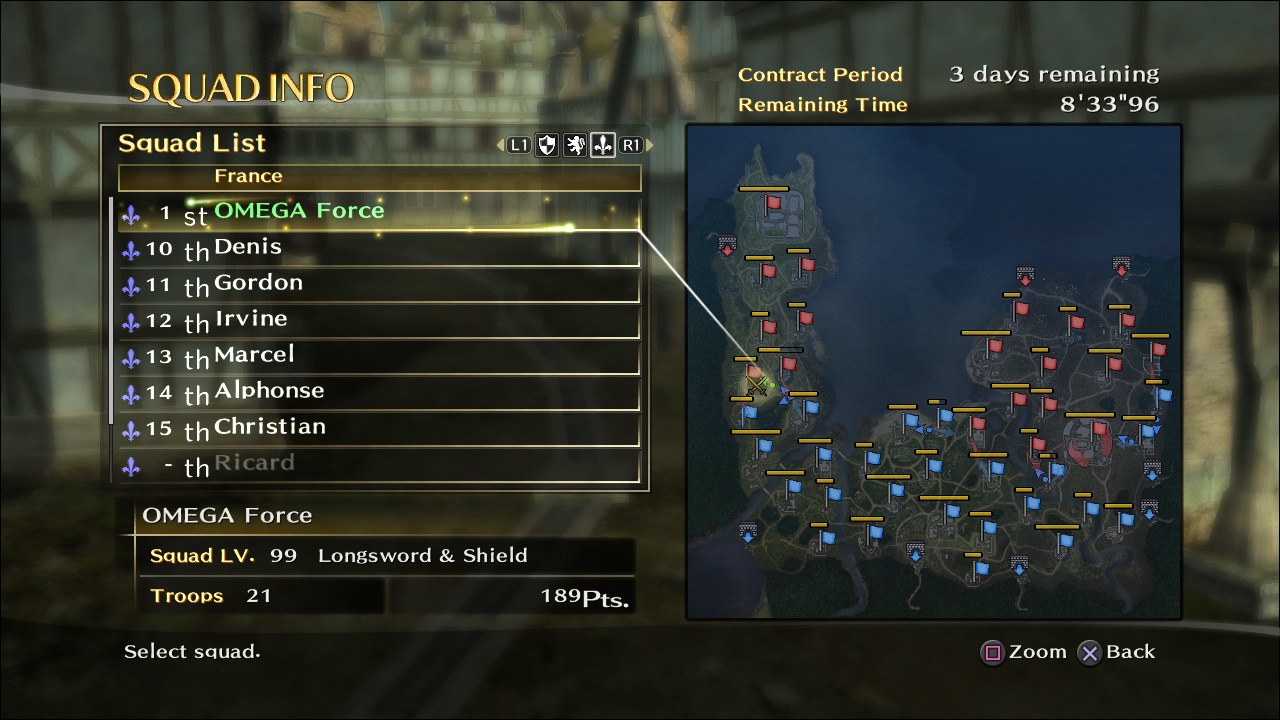1280x720 pixels.
Task: Select the shield emblem faction icon
Action: [545, 145]
